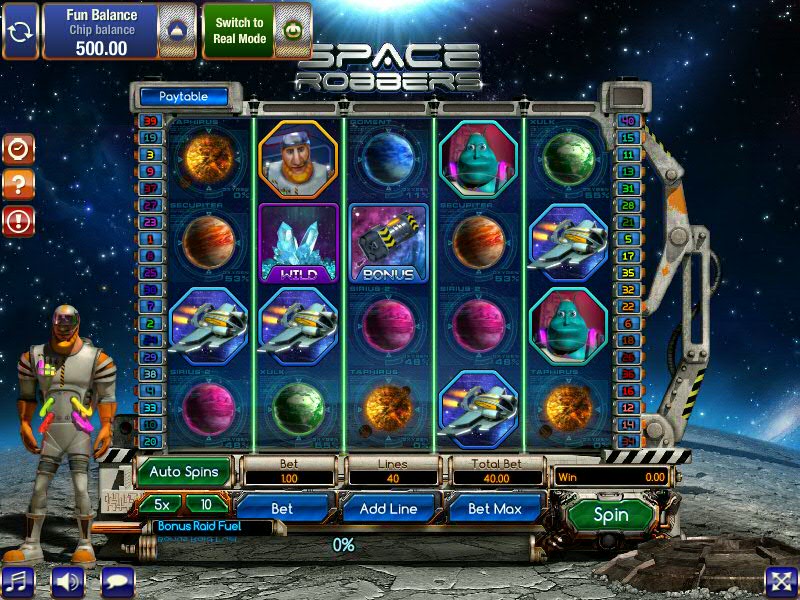Click the refresh balance arrows icon
800x600 pixels.
[19, 30]
